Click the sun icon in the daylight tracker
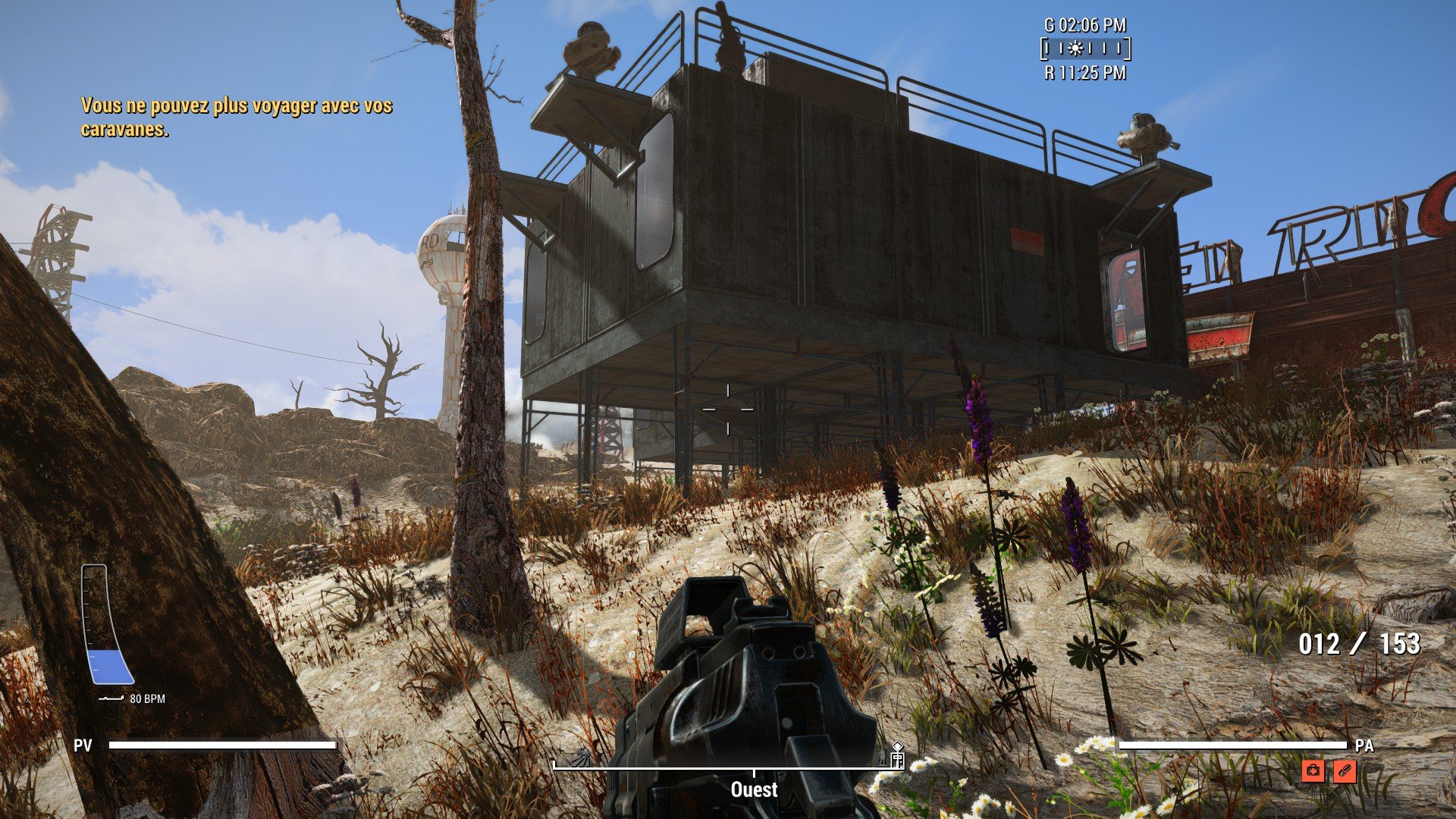The width and height of the screenshot is (1456, 819). coord(1075,49)
